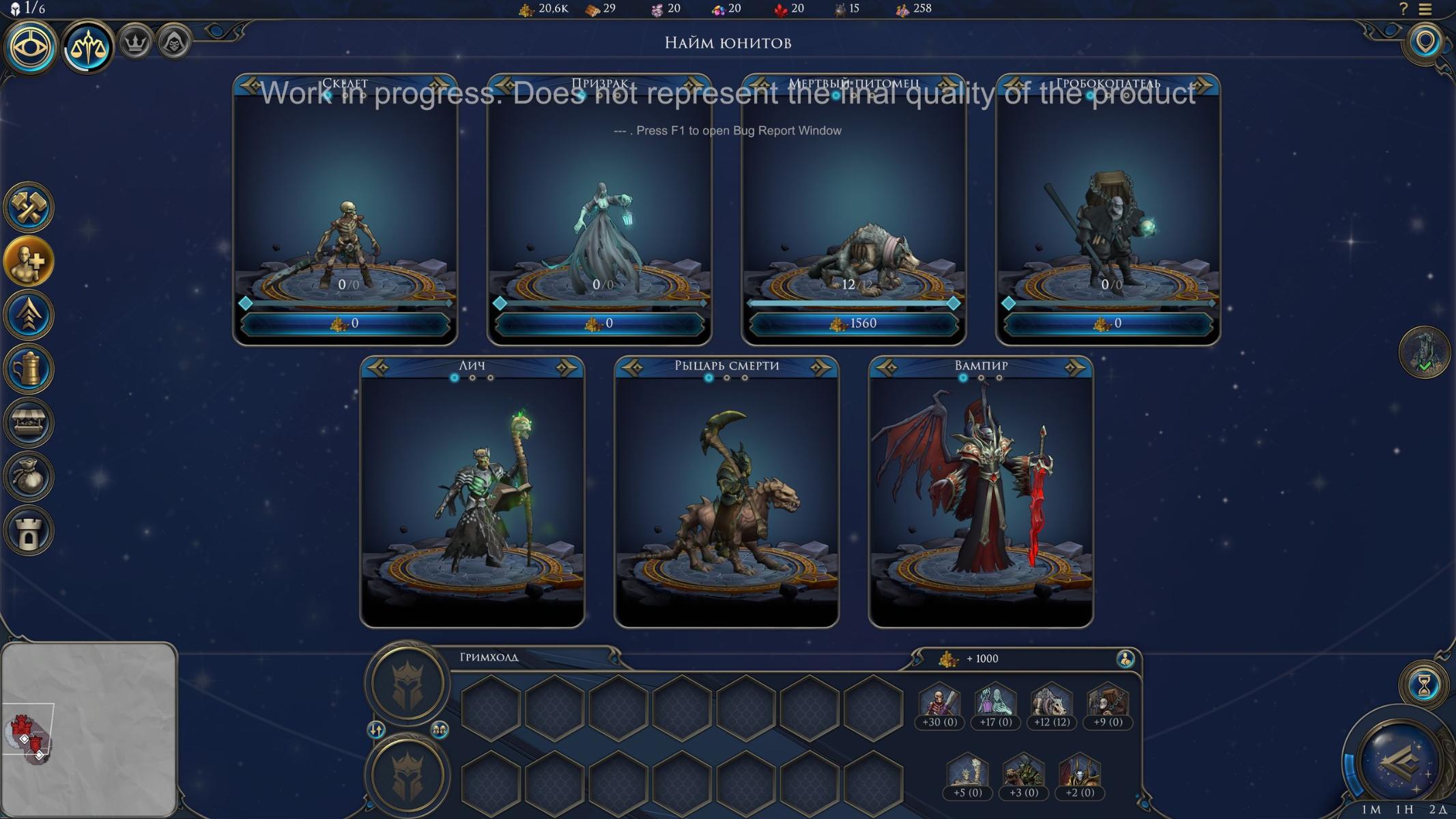The height and width of the screenshot is (819, 1456).
Task: Open the tavern mug menu
Action: coord(29,369)
